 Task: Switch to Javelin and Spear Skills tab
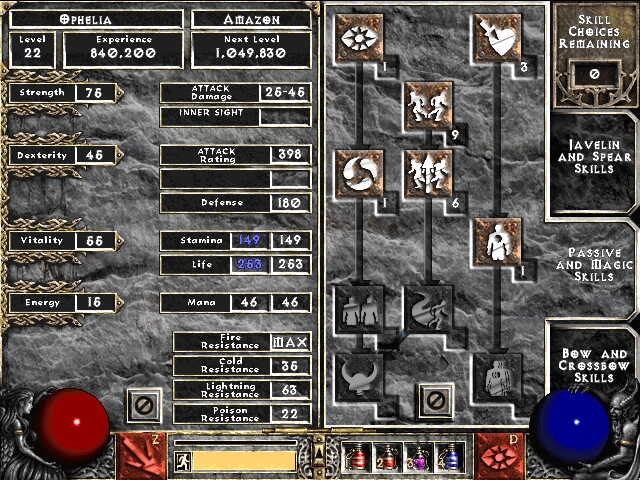tap(595, 158)
